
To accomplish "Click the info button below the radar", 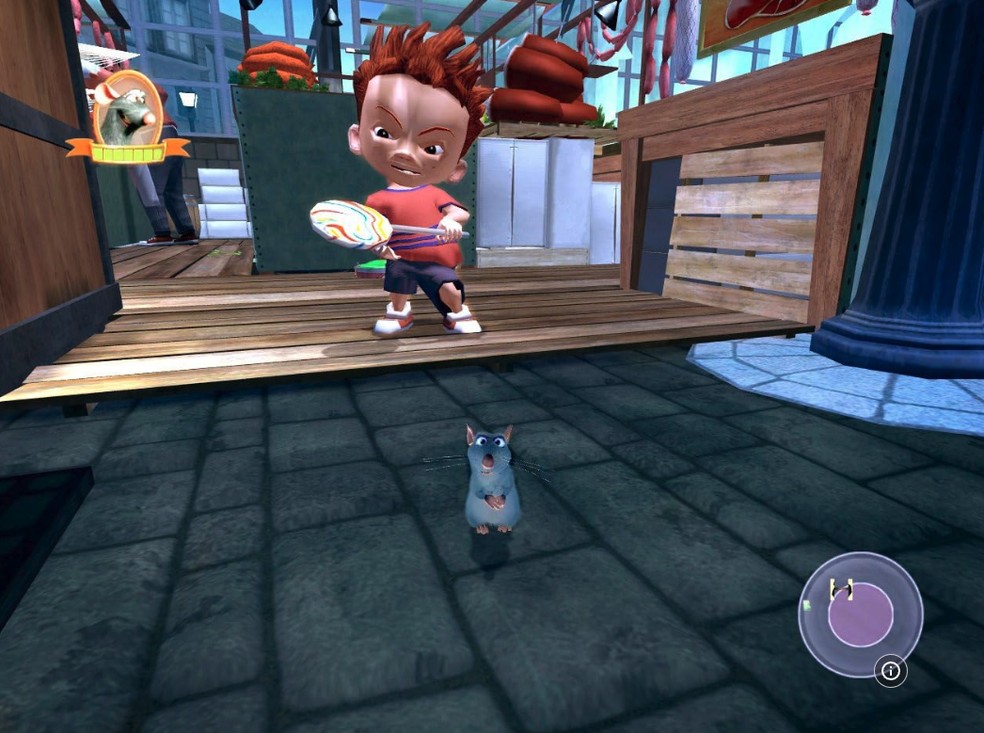I will point(890,671).
